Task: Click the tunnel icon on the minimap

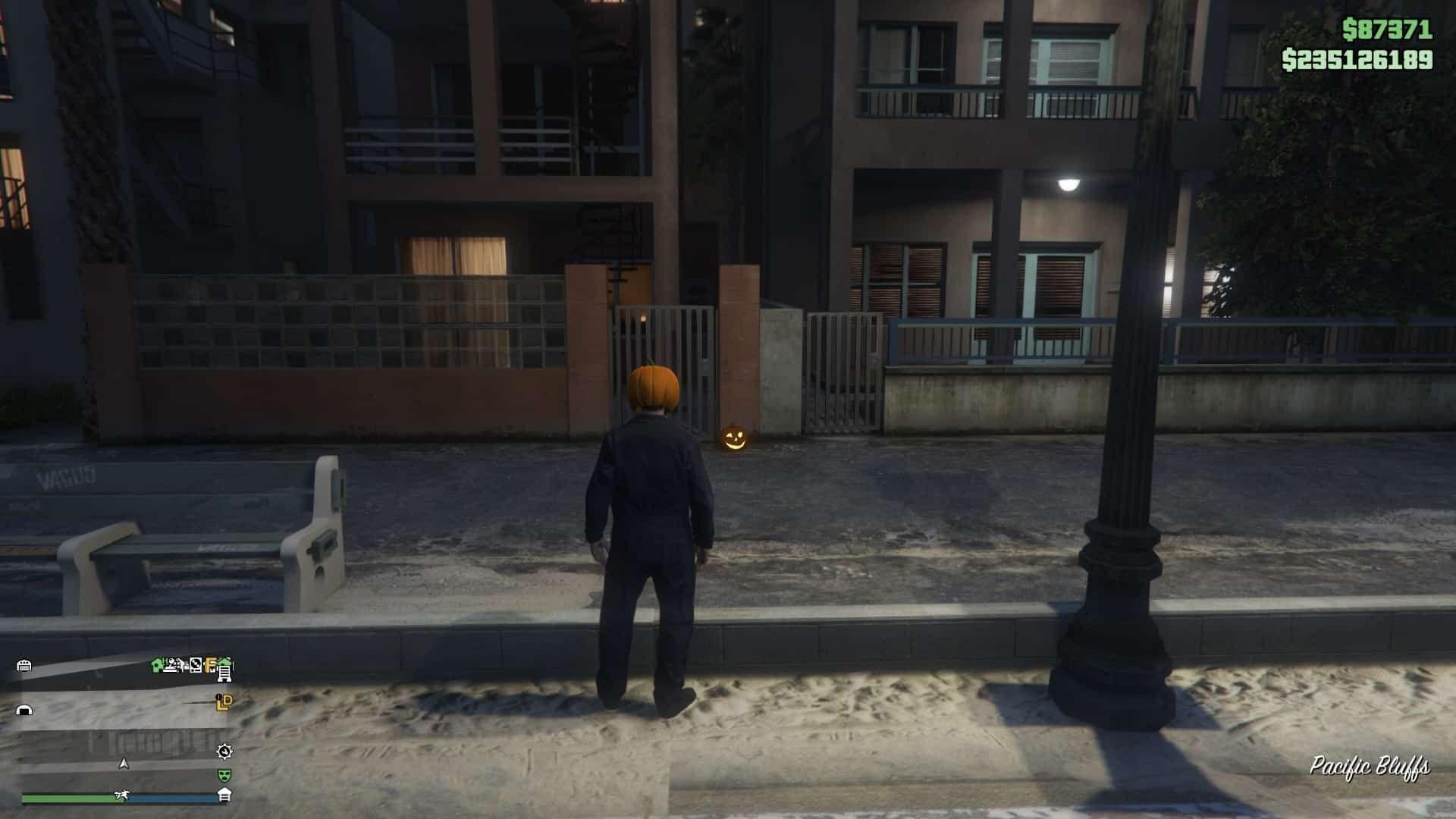Action: pos(24,709)
